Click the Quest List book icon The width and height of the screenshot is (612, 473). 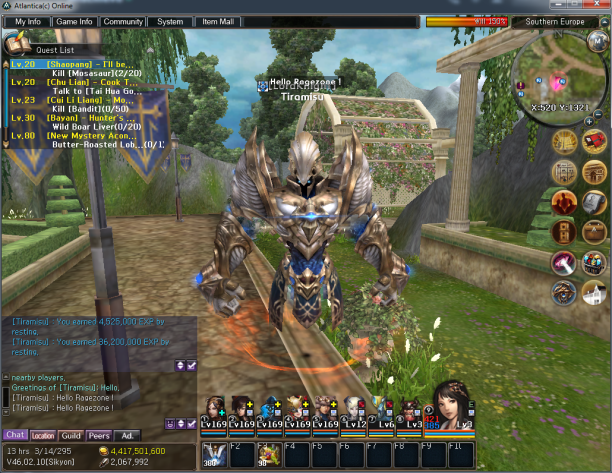pyautogui.click(x=15, y=43)
